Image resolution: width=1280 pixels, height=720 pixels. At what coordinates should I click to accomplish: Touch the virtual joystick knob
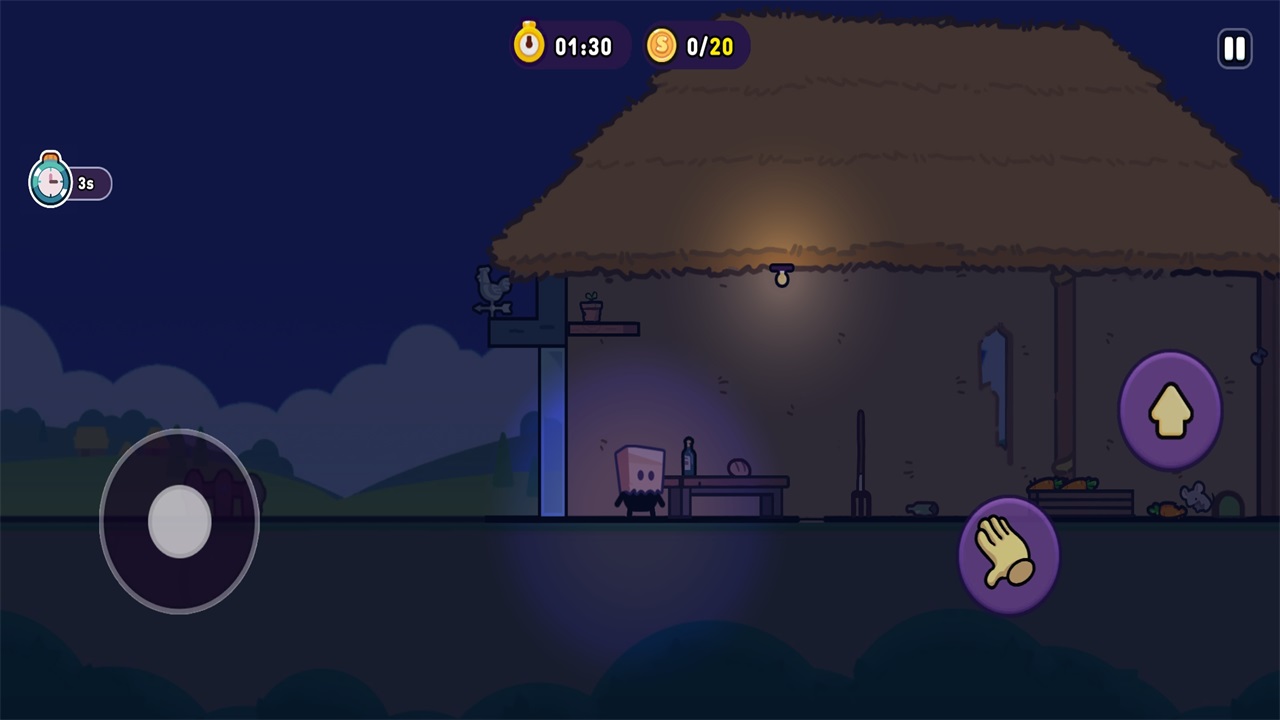[180, 521]
